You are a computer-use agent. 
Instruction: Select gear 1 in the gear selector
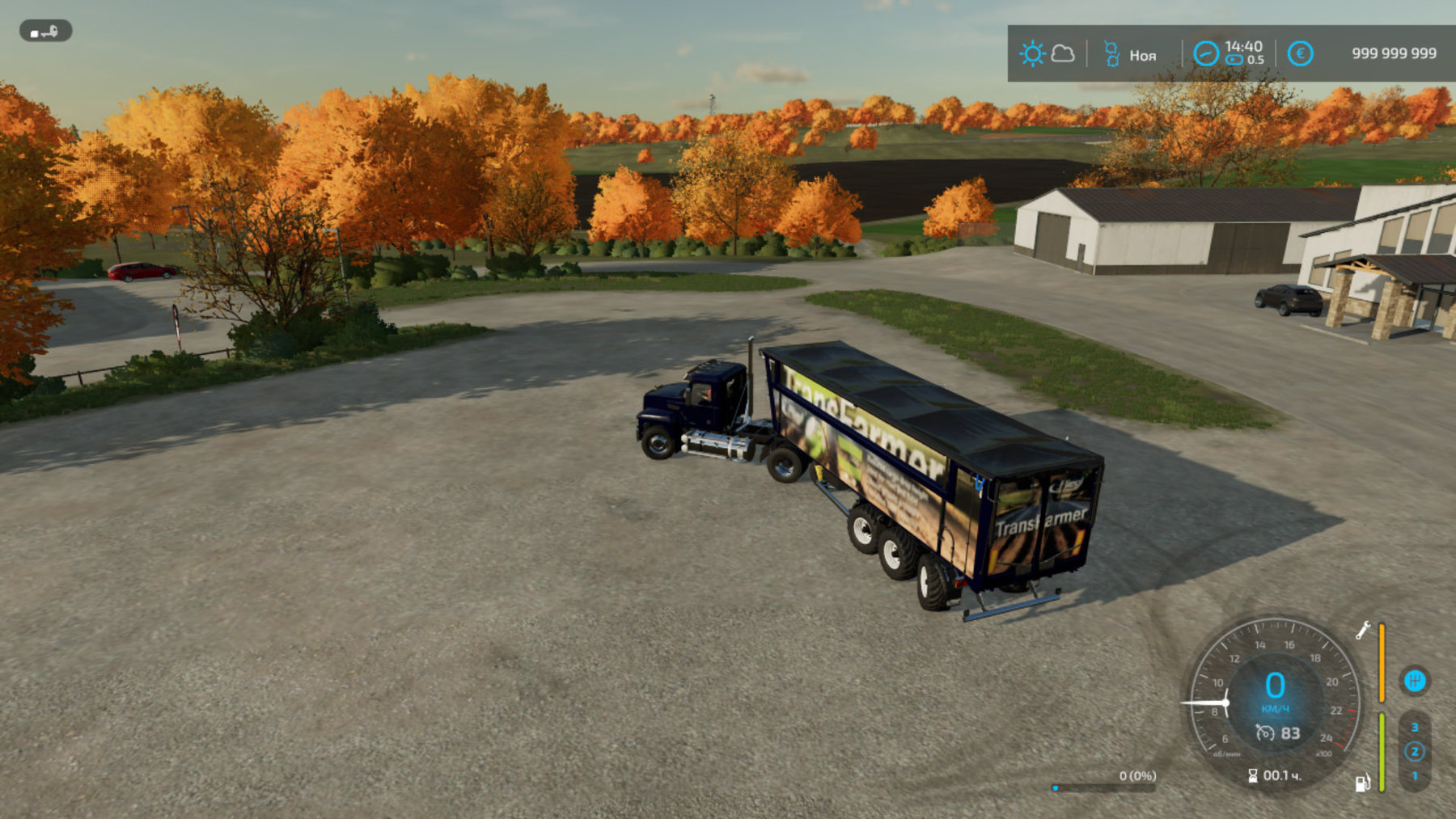point(1415,775)
